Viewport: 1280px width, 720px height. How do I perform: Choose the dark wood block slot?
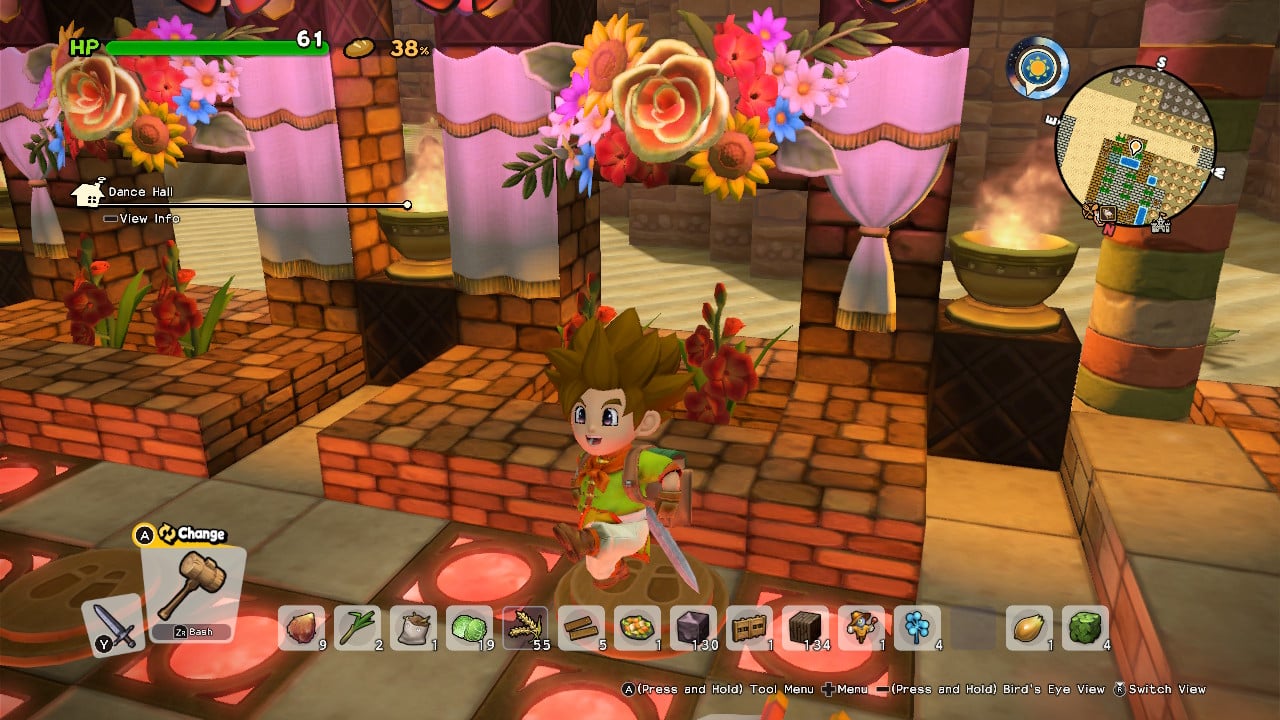pos(806,628)
